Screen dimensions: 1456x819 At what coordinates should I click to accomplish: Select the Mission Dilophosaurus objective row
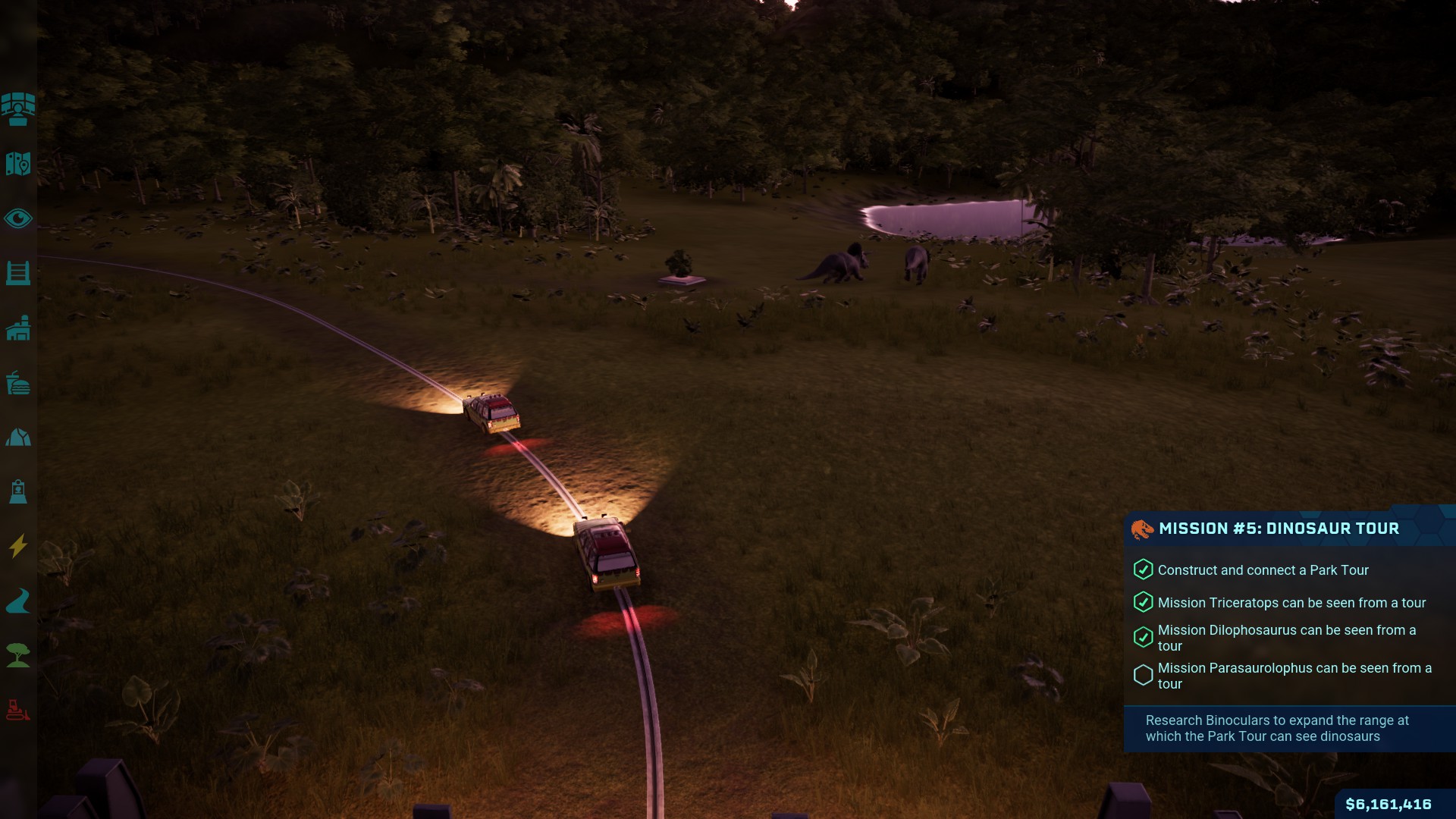tap(1286, 638)
